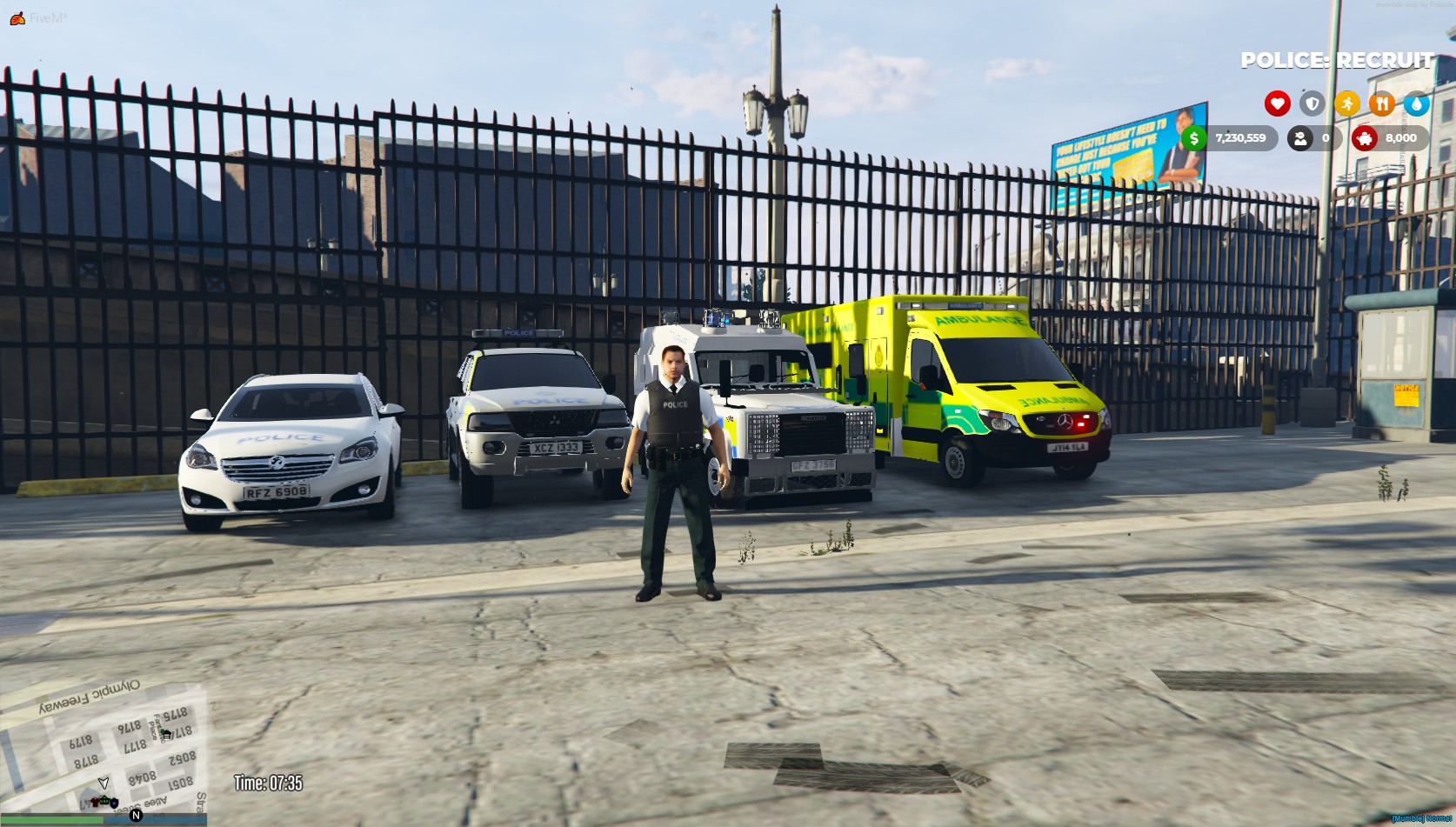The image size is (1456, 827).
Task: Select the orange fork and knife hunger icon
Action: click(1381, 104)
